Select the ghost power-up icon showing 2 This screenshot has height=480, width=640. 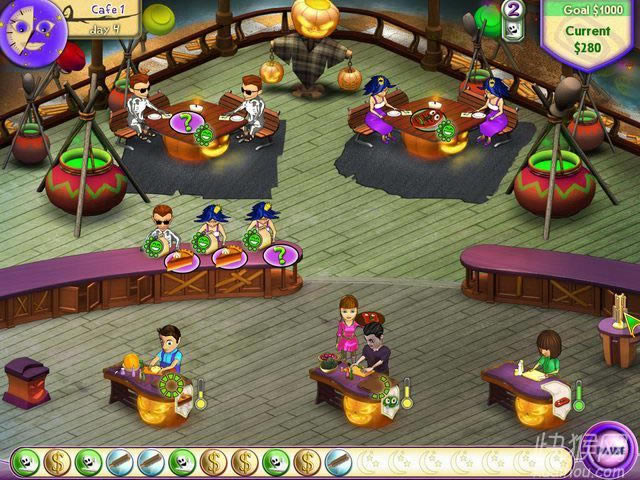[514, 19]
